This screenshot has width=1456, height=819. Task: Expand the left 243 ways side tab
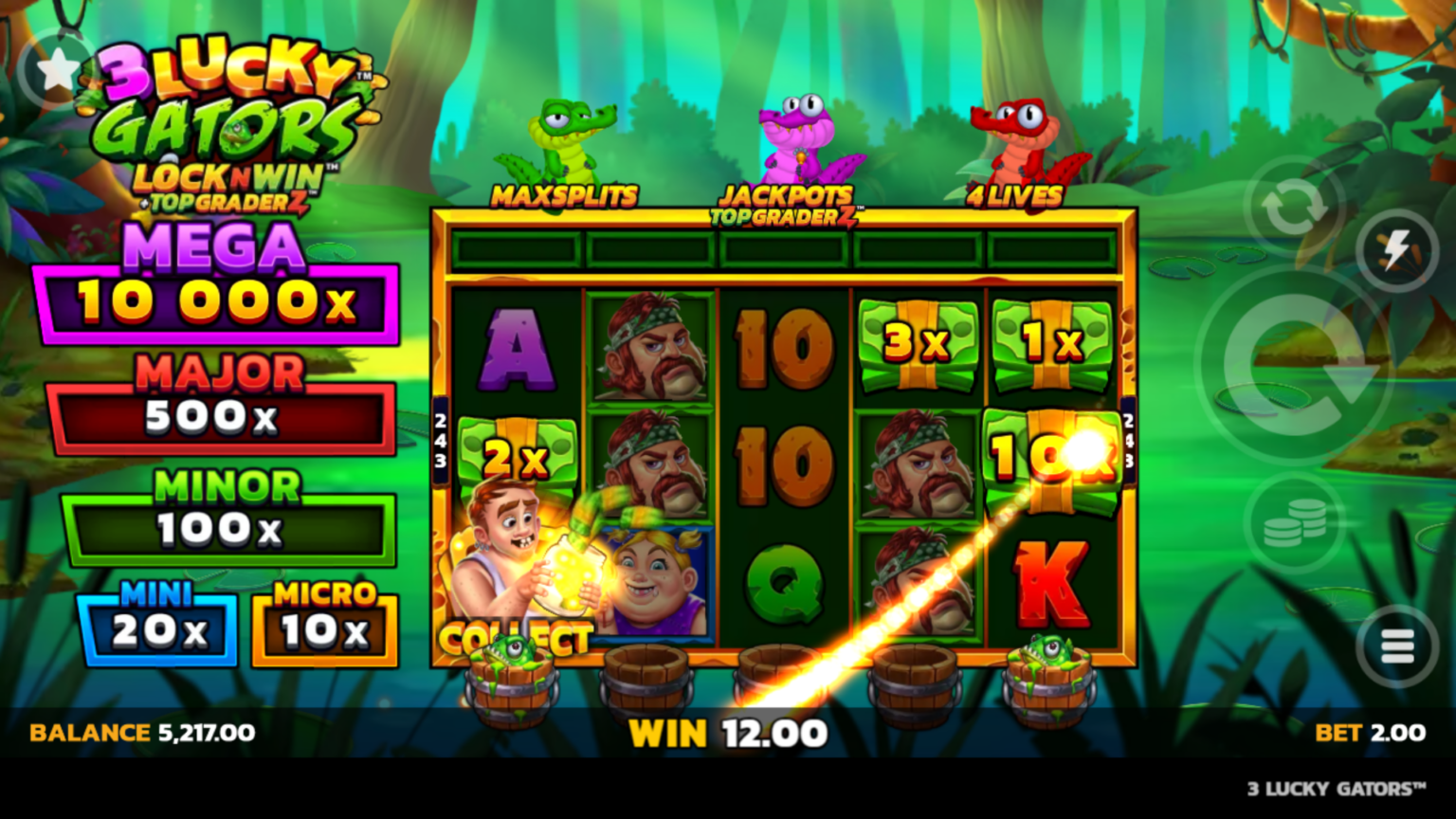pos(439,439)
